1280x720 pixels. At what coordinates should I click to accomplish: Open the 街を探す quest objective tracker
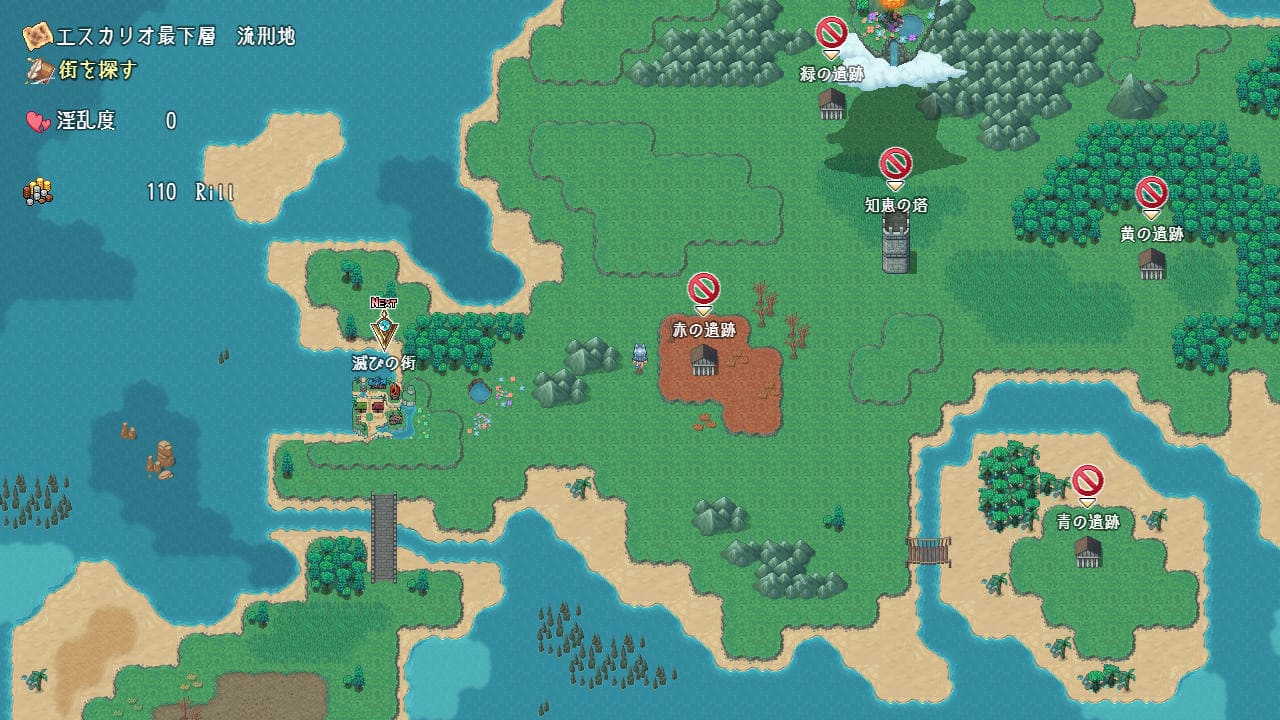[82, 70]
